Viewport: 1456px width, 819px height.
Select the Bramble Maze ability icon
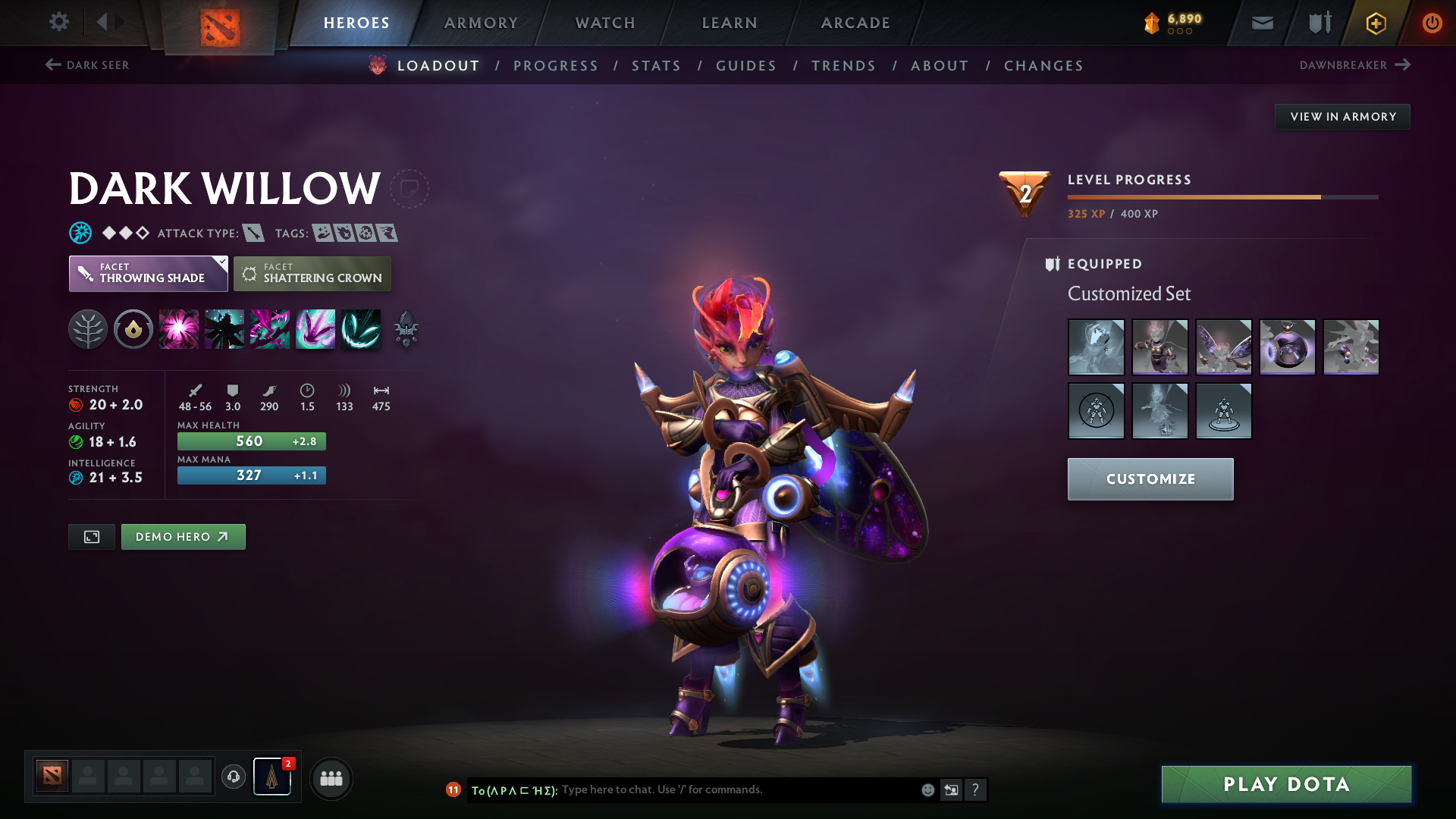[179, 328]
